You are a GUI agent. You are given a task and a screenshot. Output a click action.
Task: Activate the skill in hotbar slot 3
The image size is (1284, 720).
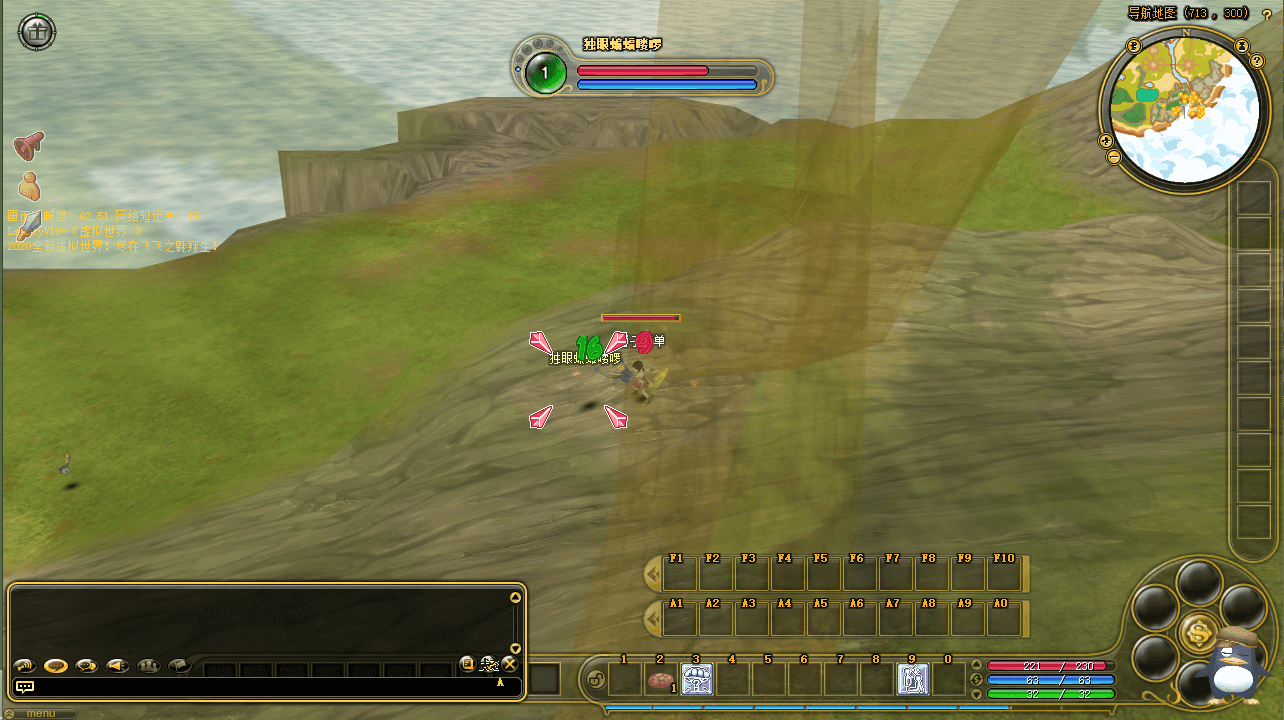coord(696,680)
